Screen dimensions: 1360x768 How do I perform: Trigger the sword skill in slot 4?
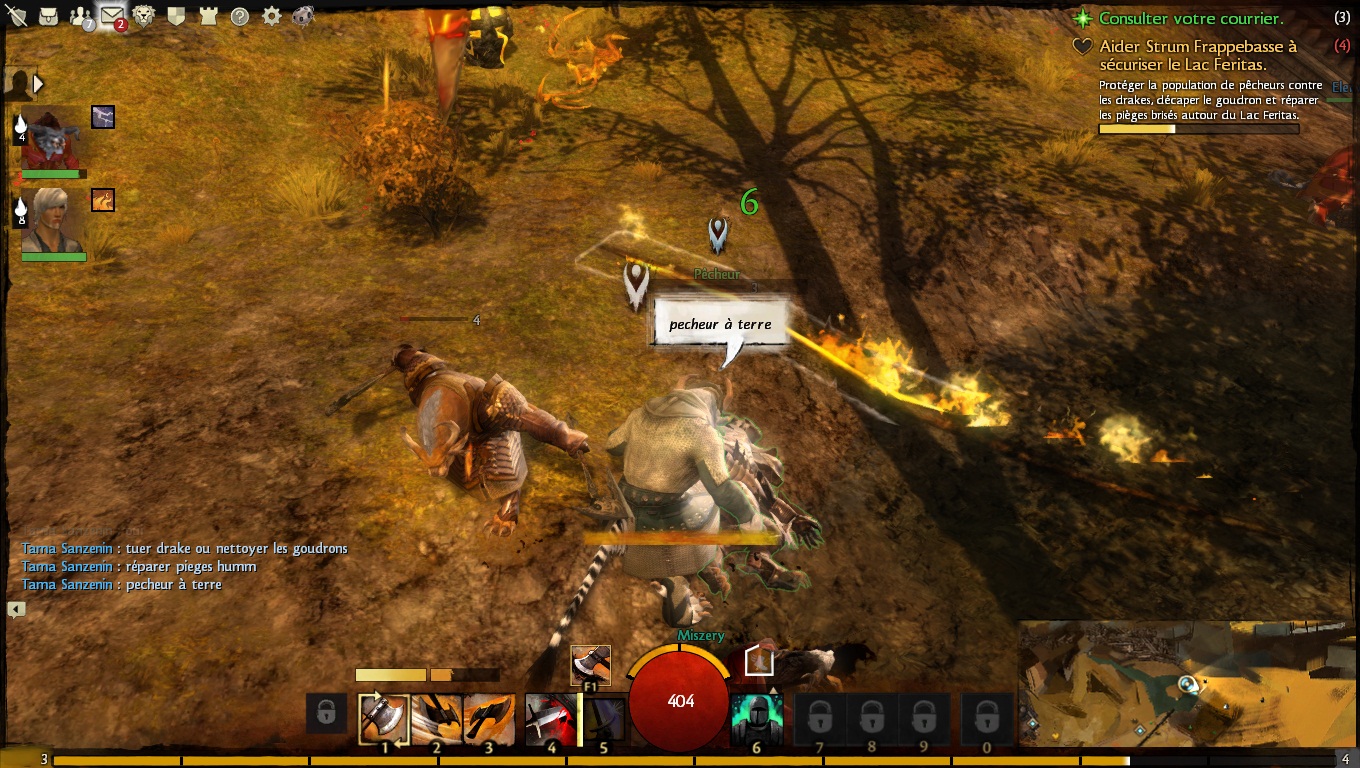549,719
